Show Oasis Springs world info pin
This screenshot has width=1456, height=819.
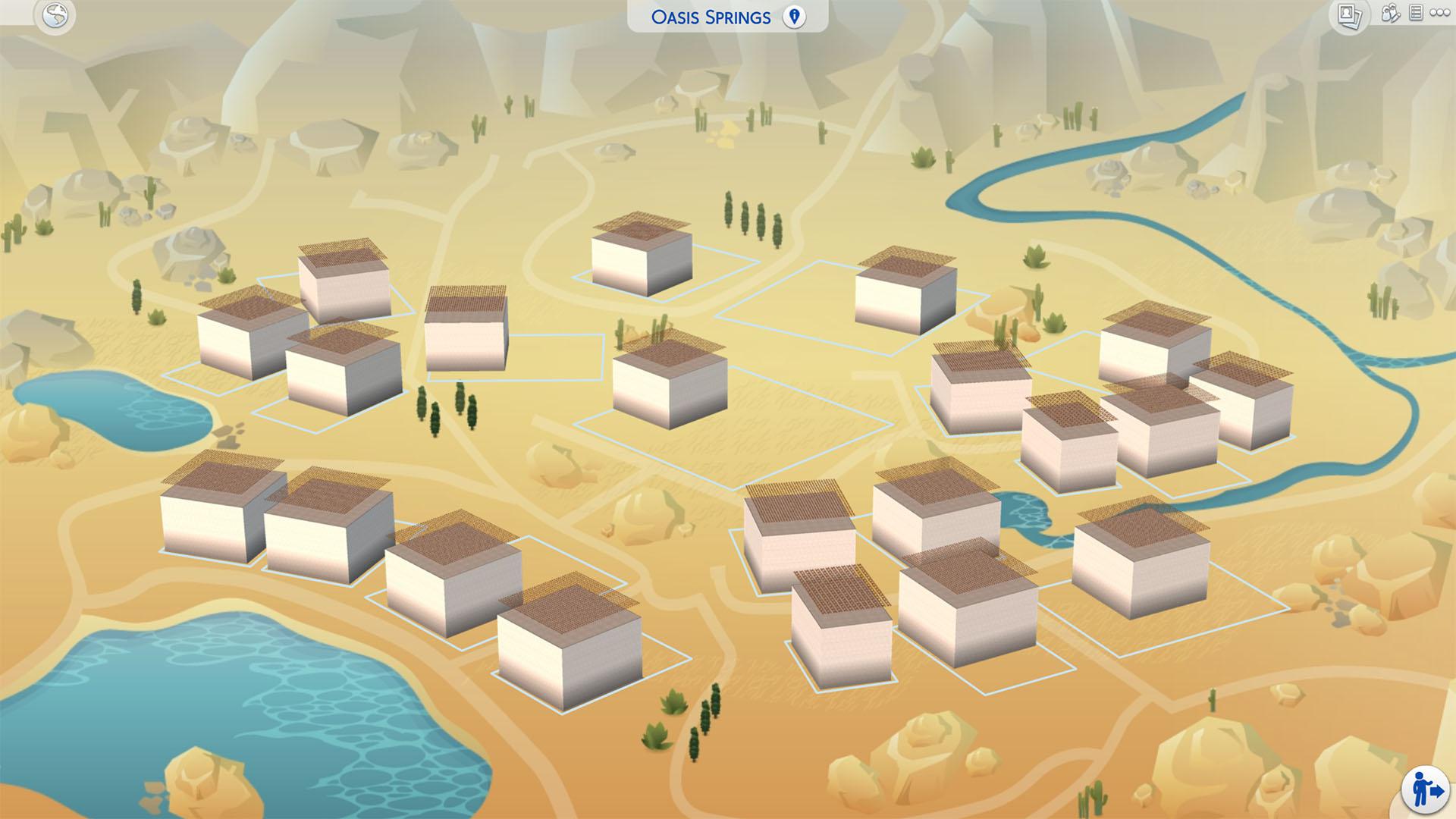[x=794, y=17]
